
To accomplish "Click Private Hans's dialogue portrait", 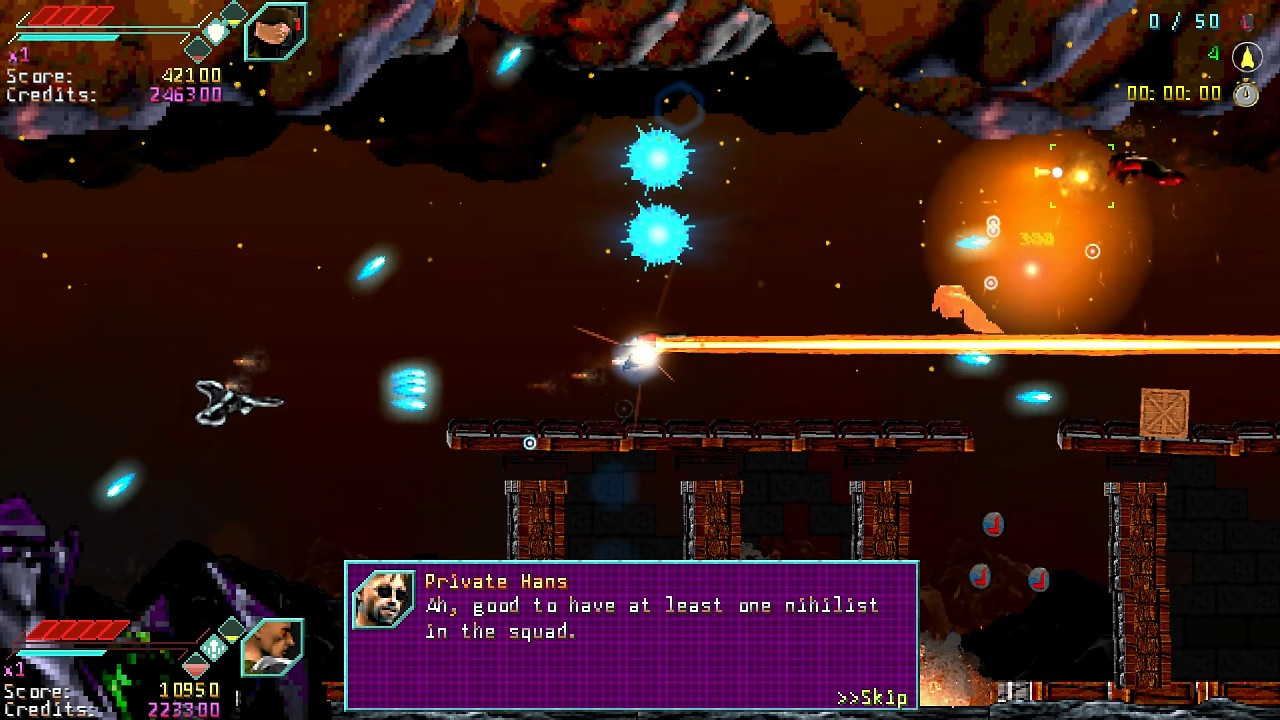I will tap(384, 598).
